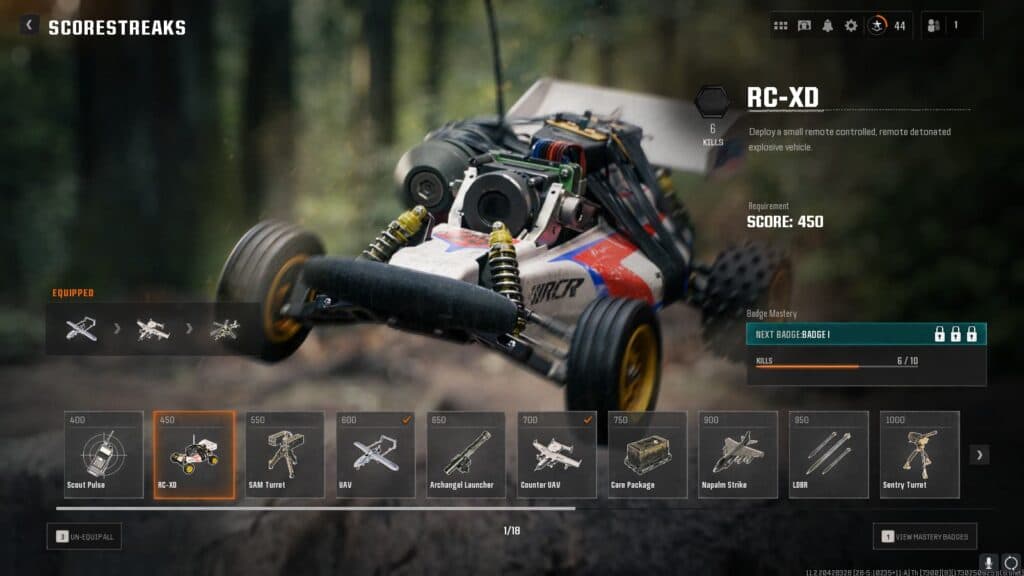Open the settings gear icon

[851, 26]
